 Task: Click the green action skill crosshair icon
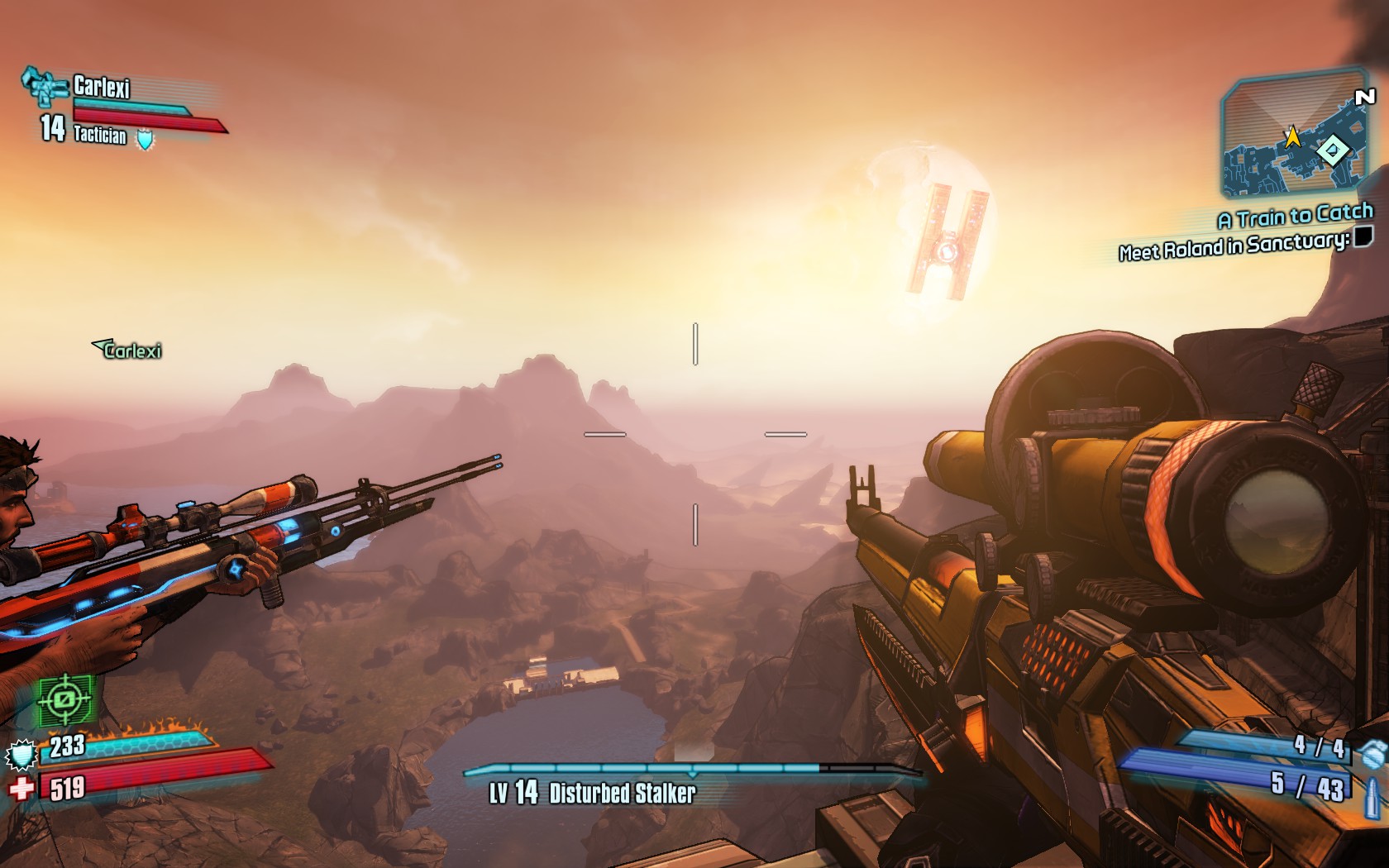click(x=65, y=700)
